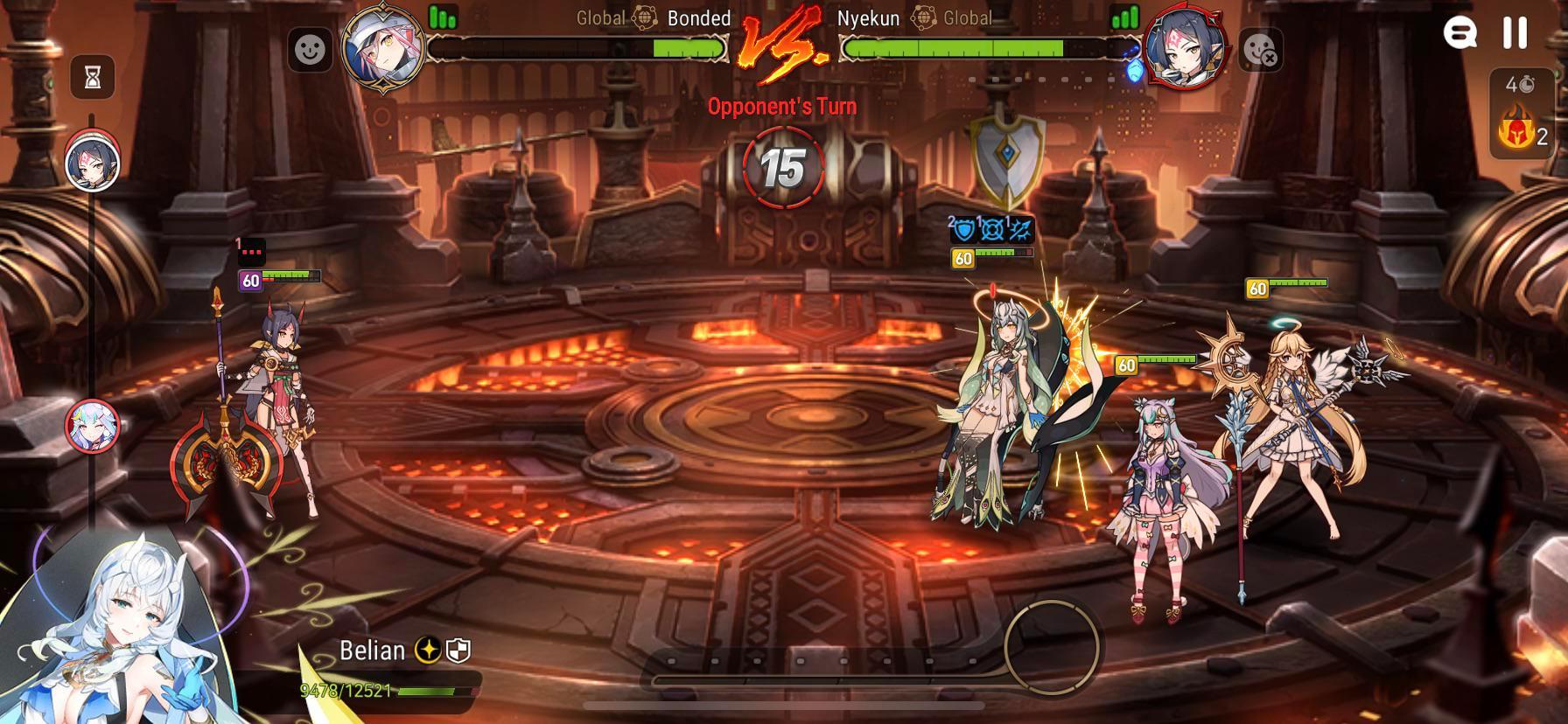Click Belian's yellow star buff icon
The image size is (1568, 724).
tap(428, 651)
